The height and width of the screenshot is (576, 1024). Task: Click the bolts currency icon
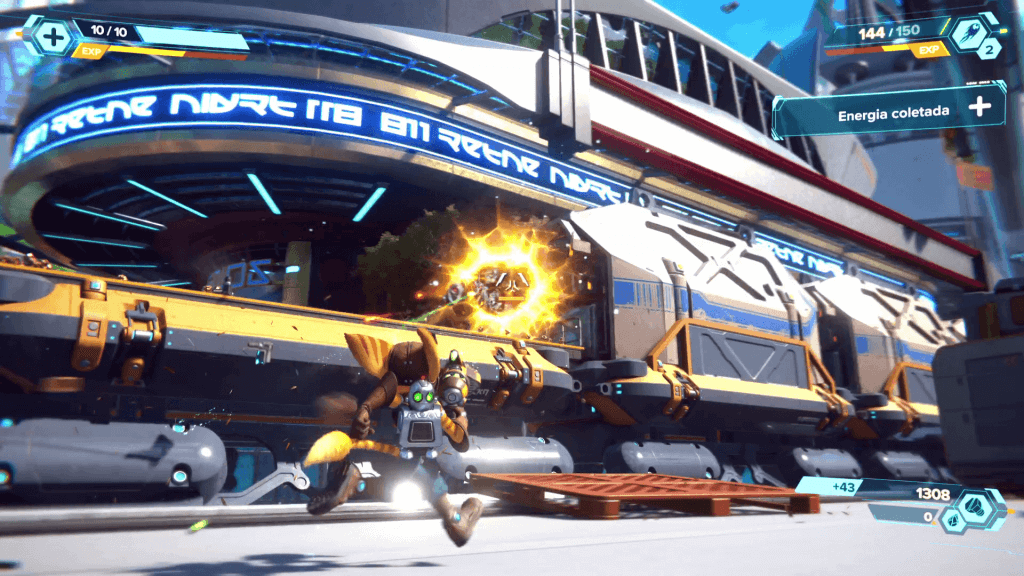click(976, 506)
